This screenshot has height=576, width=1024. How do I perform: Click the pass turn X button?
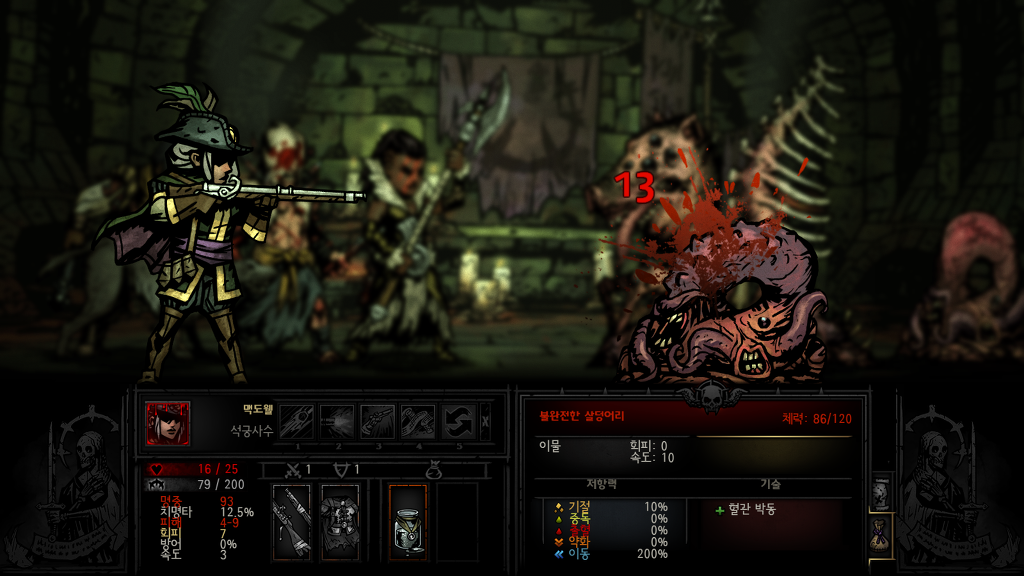pos(486,422)
